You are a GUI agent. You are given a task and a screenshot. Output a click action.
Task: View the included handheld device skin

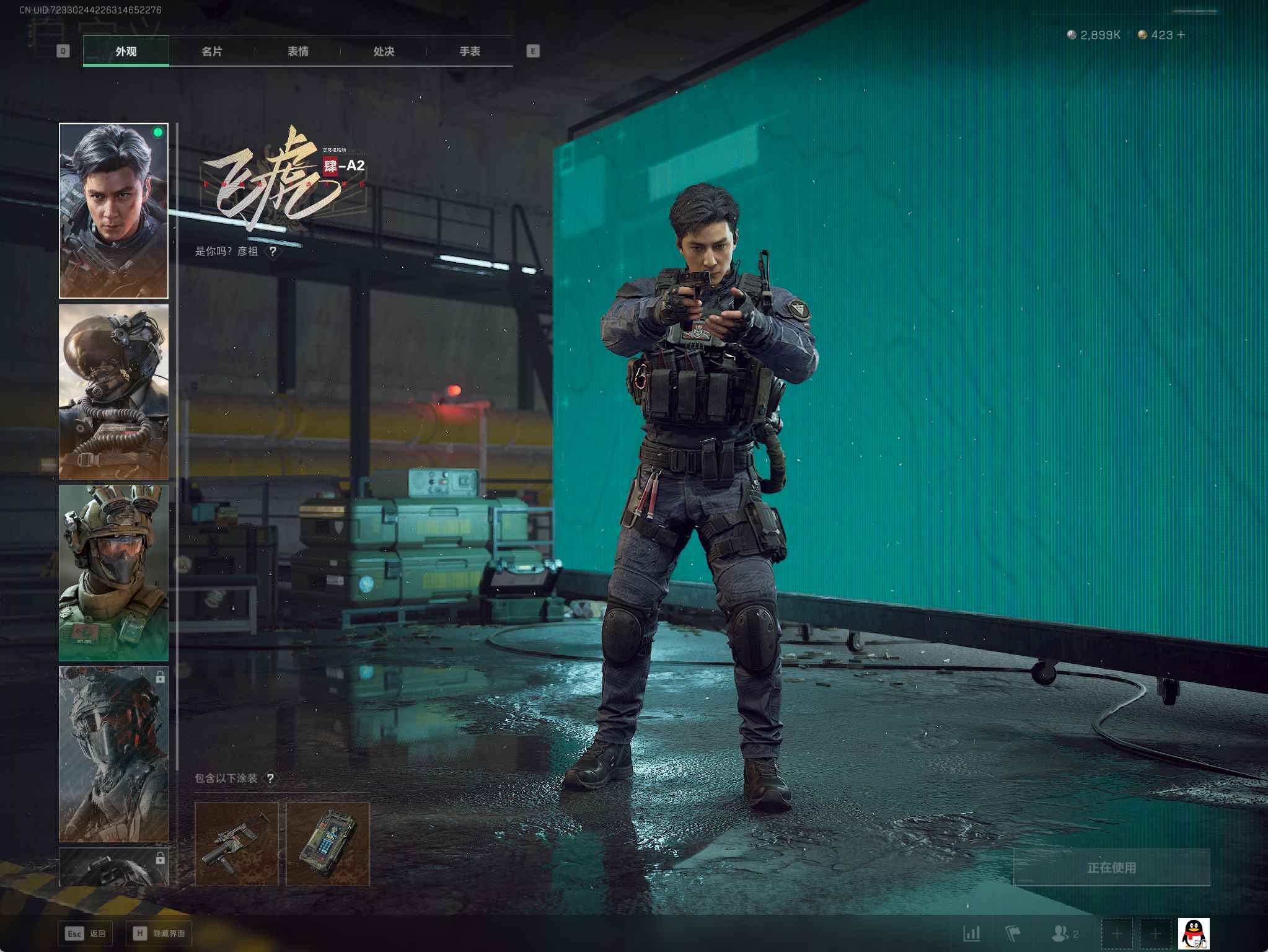328,844
